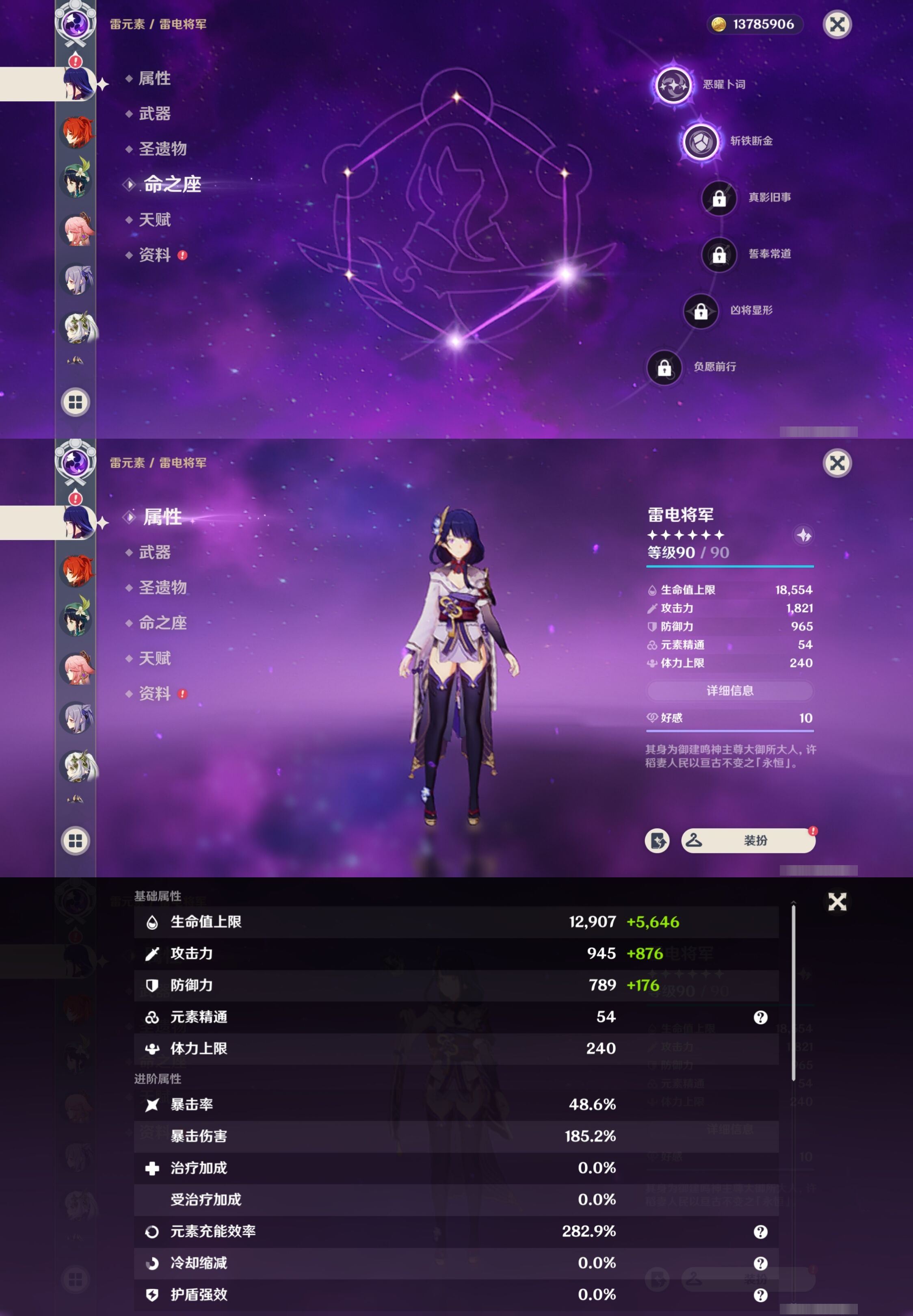Show help for 元素精通

760,1017
